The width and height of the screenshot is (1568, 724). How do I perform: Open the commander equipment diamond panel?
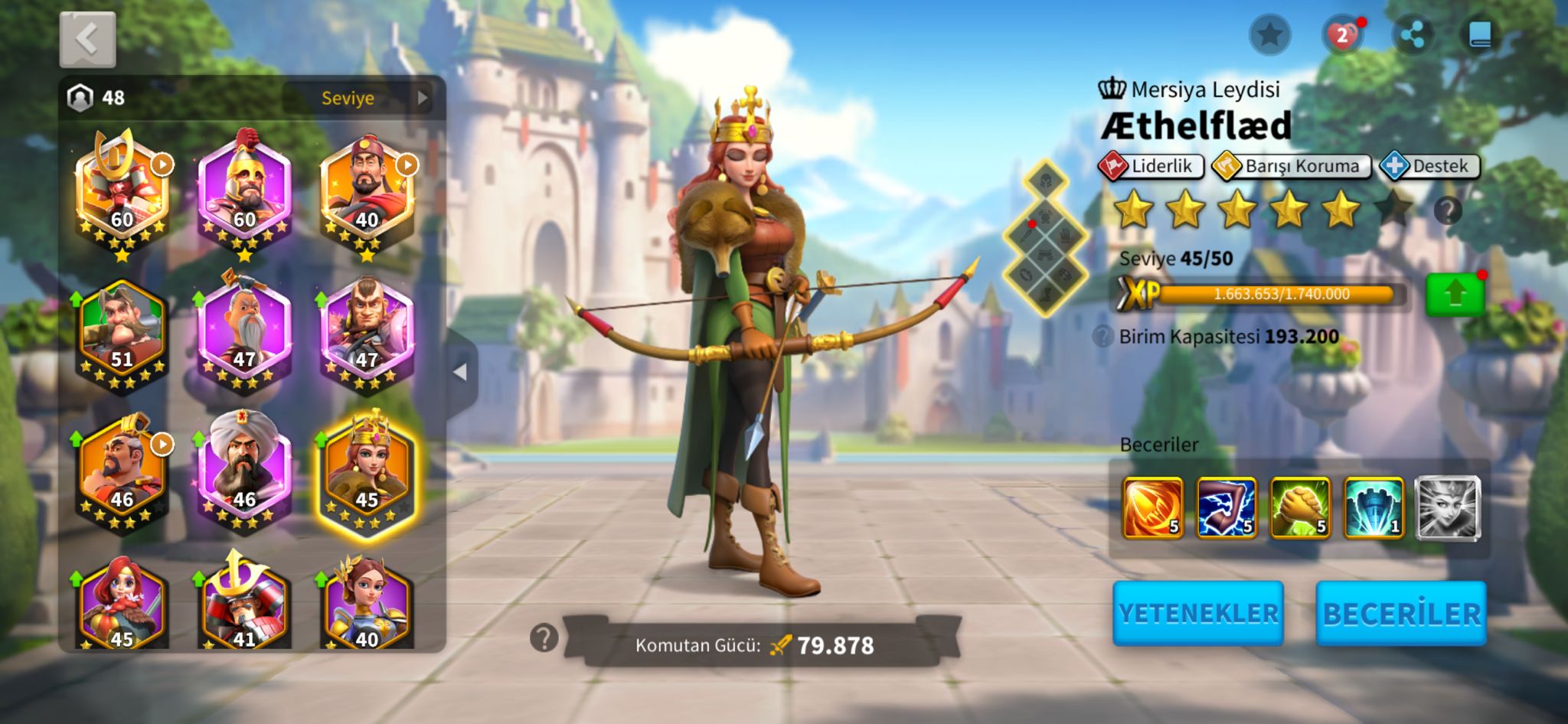[1046, 237]
